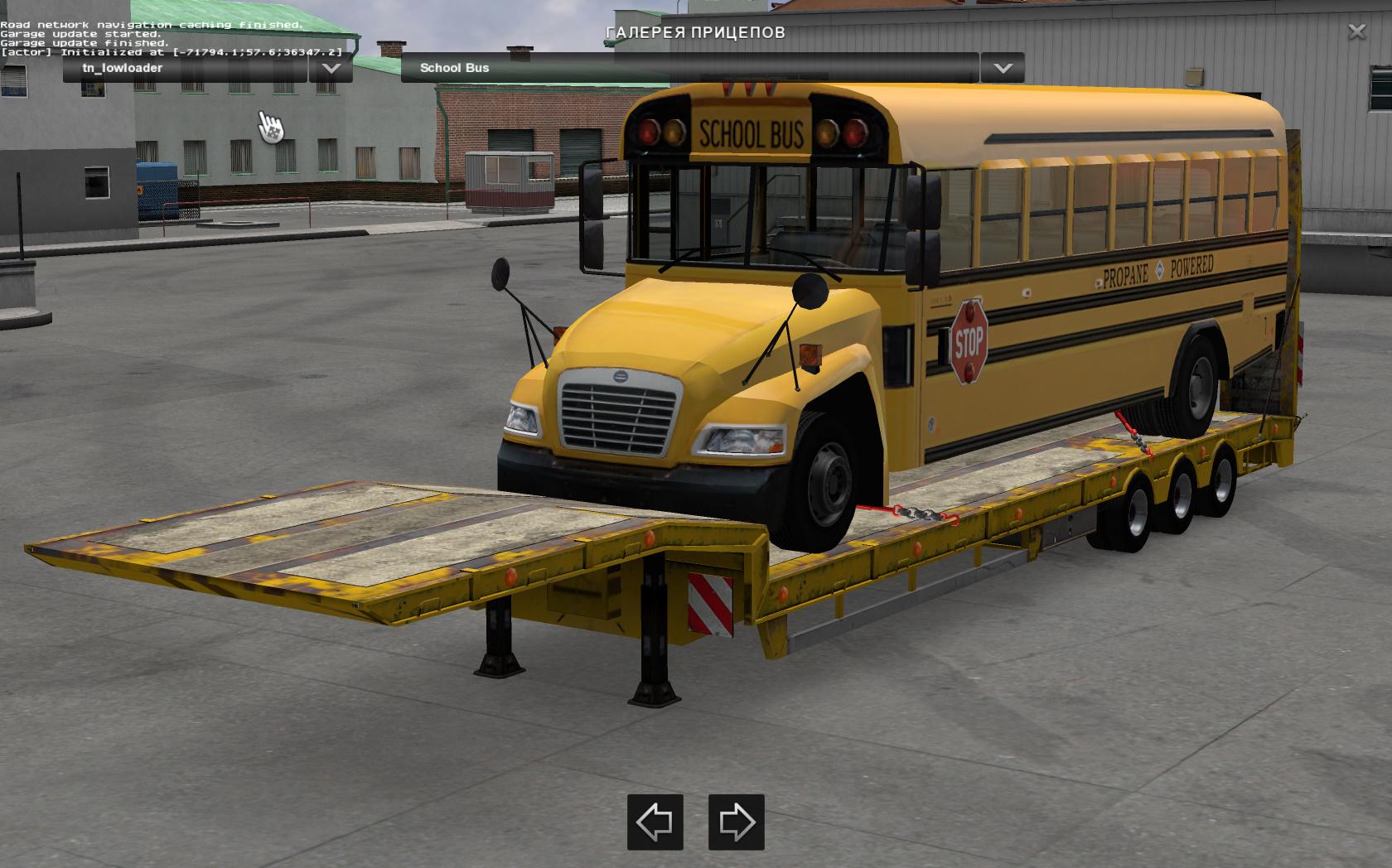
Task: Click the Garage update finished console line
Action: (x=85, y=42)
